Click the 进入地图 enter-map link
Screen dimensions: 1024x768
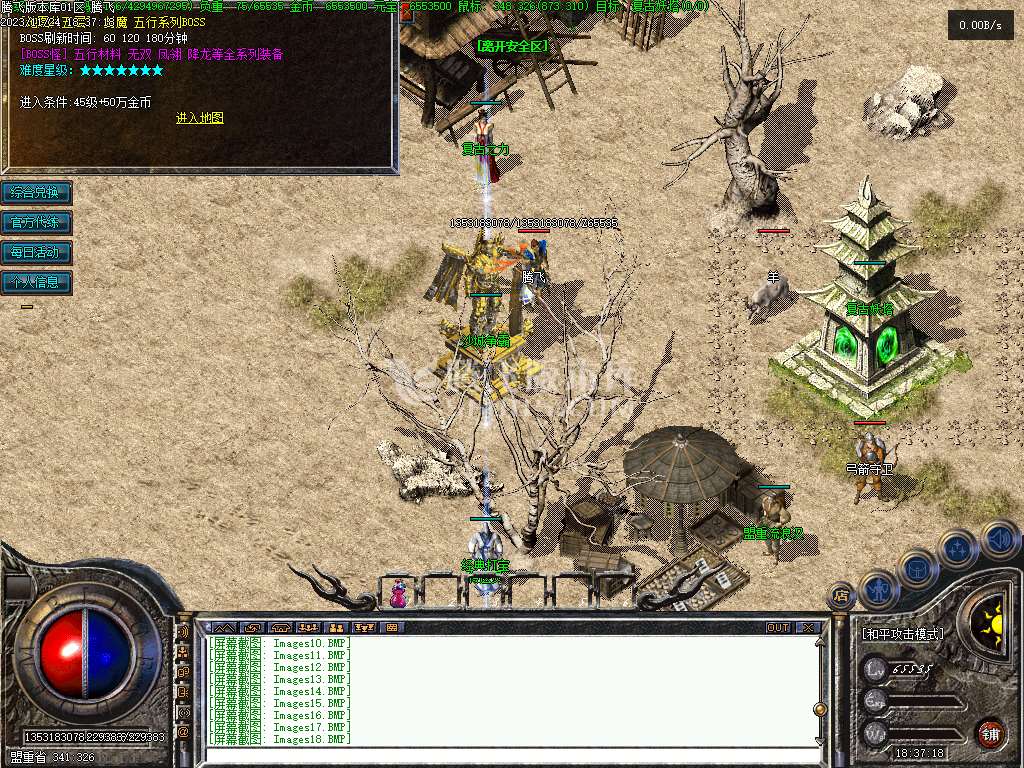200,118
